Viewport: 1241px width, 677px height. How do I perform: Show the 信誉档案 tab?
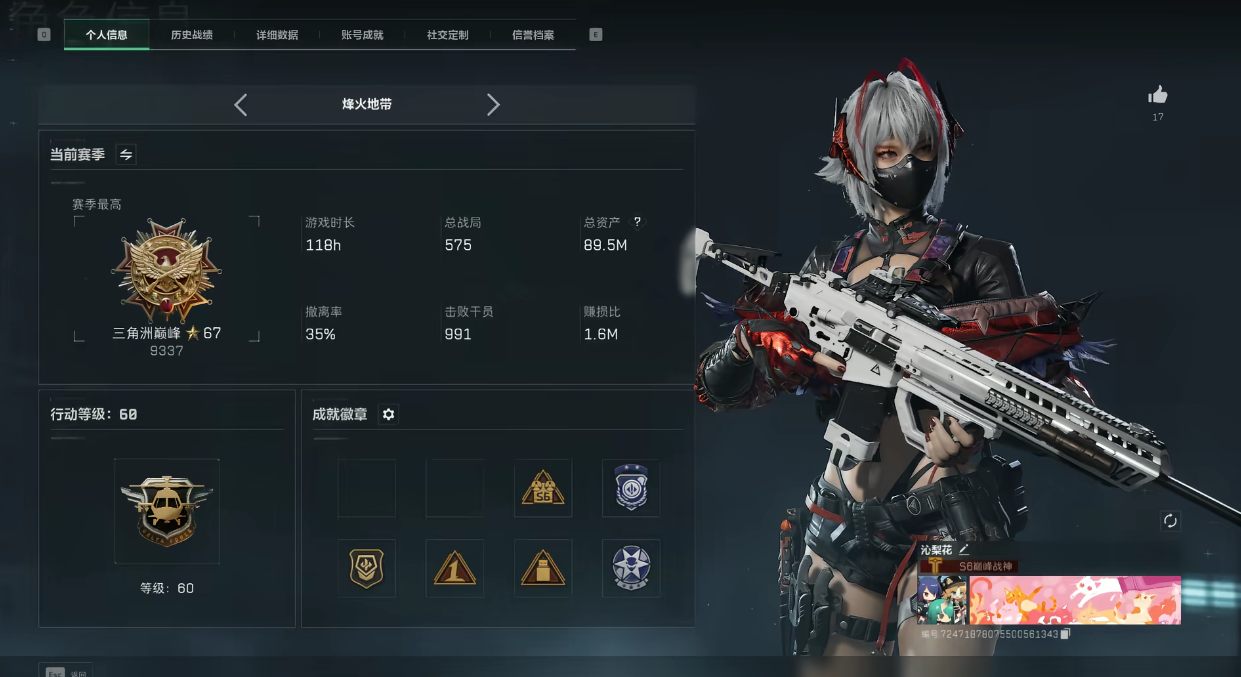[533, 35]
